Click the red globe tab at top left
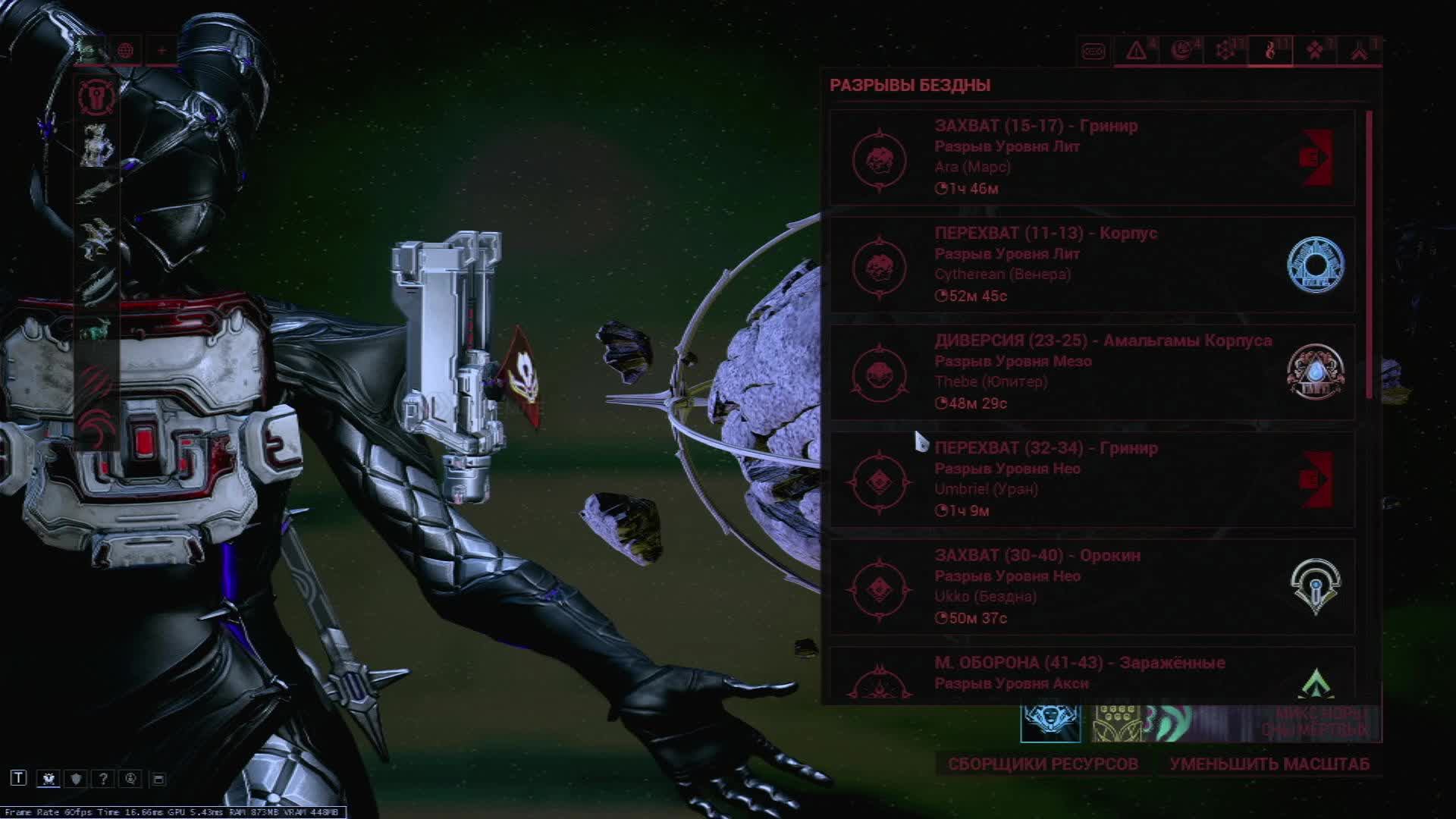The image size is (1456, 819). pos(126,51)
